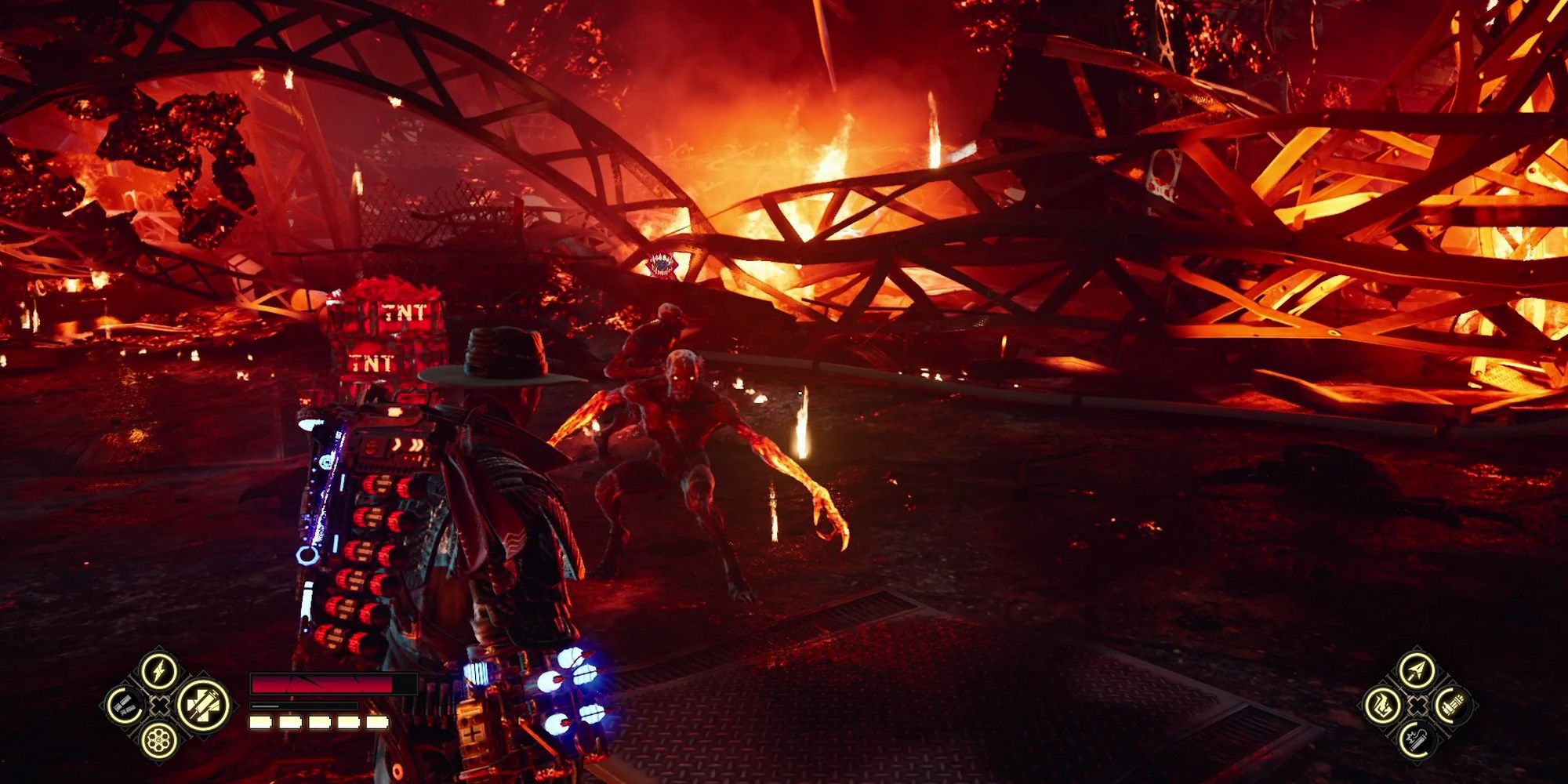Activate the lightning bolt ability icon
Screen dimensions: 1568x784
159,671
